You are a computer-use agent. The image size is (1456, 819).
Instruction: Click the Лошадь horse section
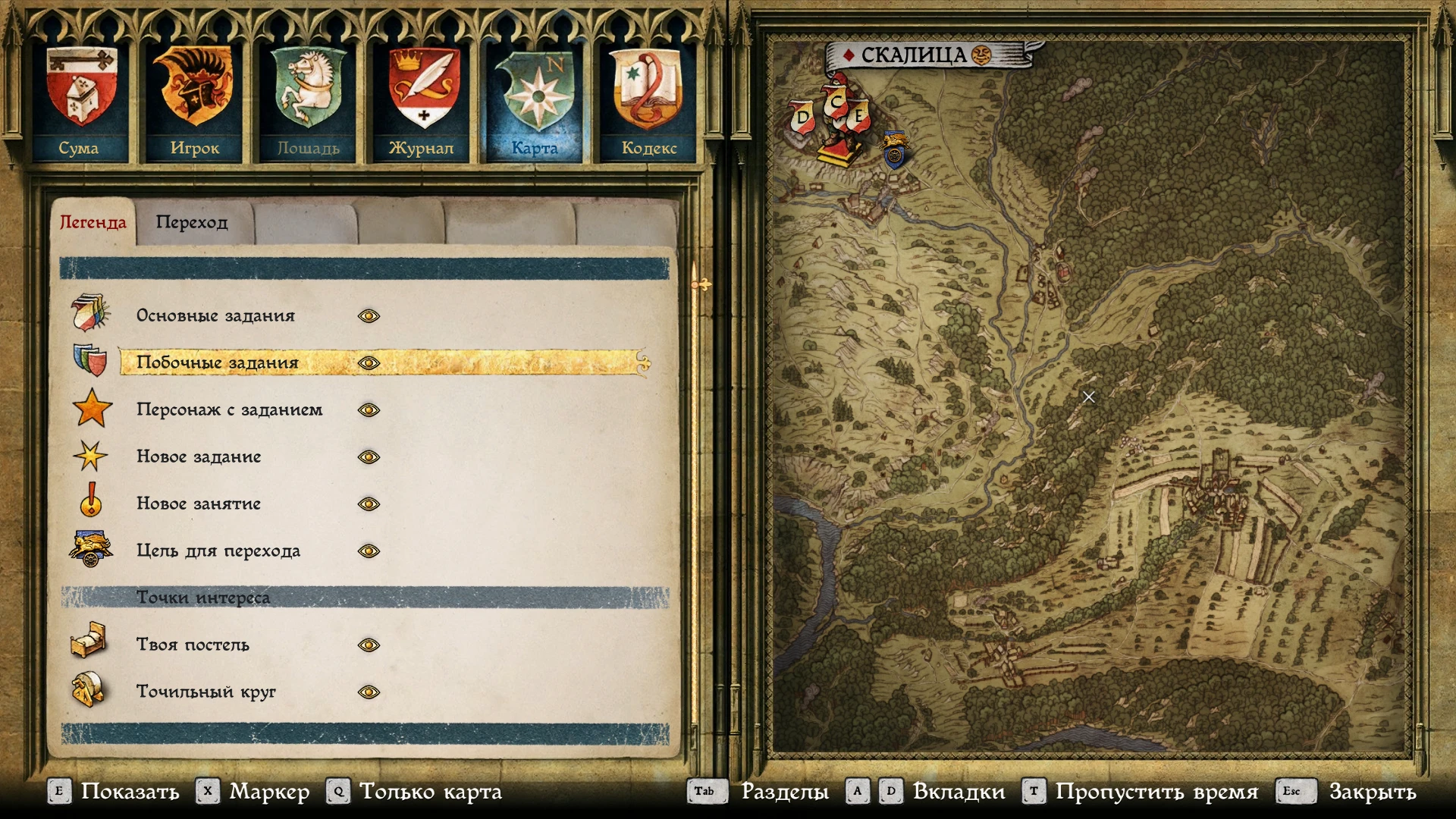click(308, 101)
